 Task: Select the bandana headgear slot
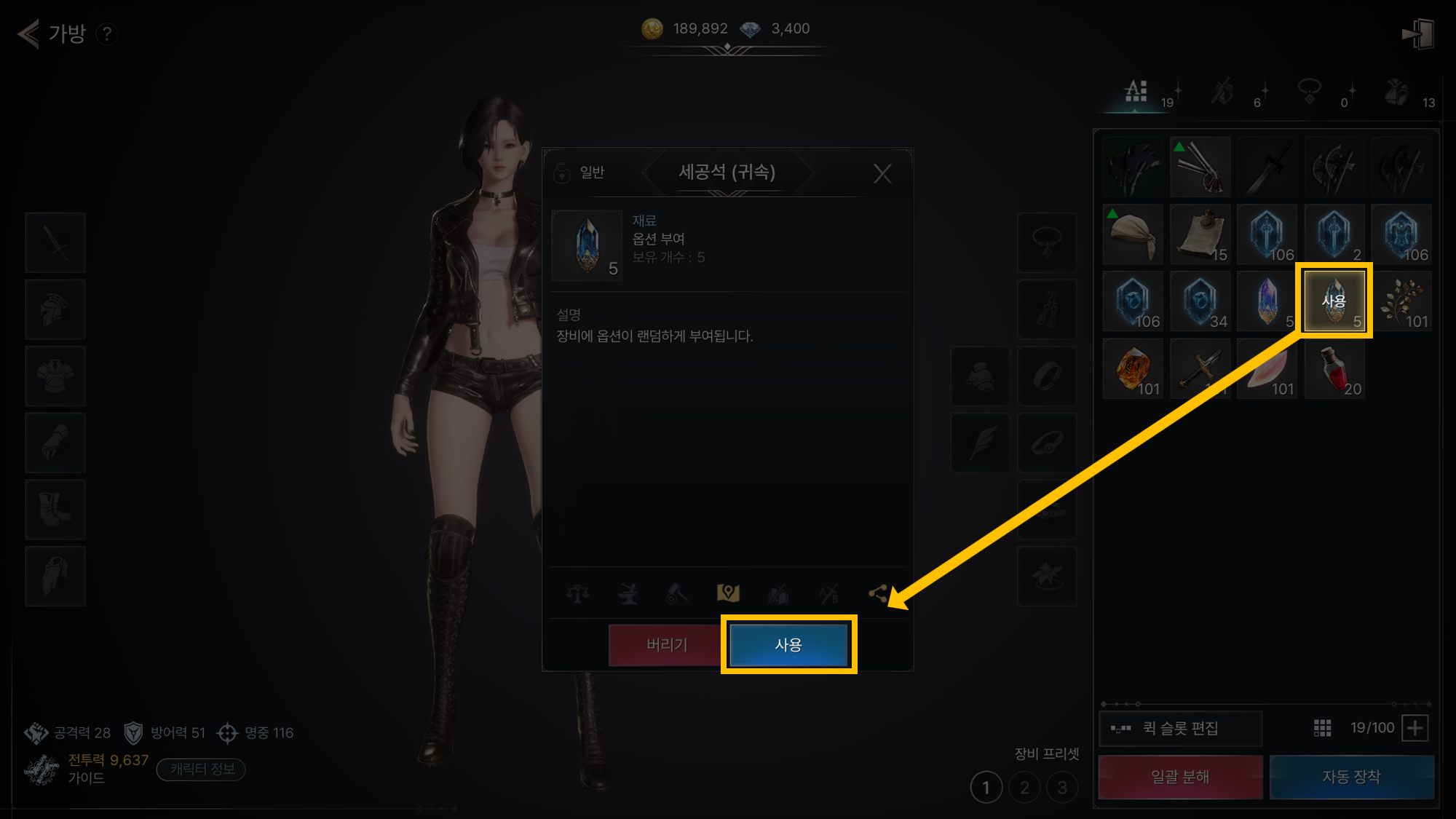(1132, 234)
